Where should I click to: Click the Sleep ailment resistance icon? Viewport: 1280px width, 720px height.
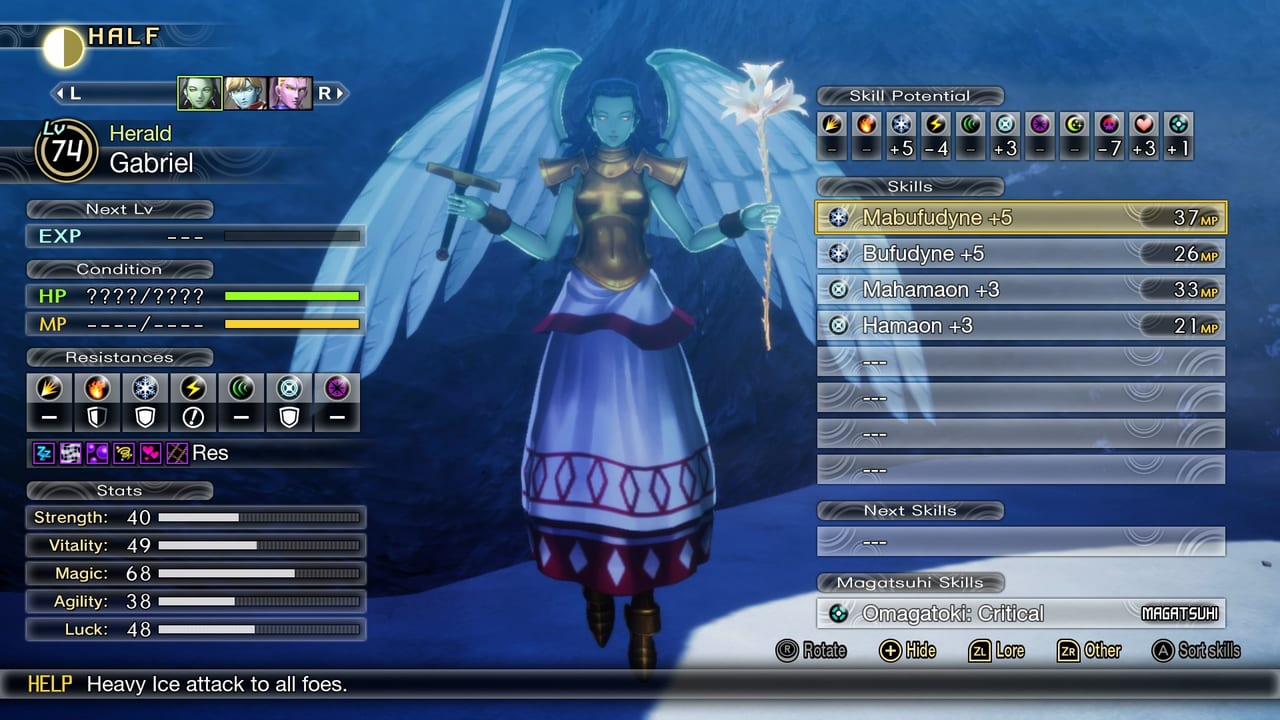click(x=44, y=453)
